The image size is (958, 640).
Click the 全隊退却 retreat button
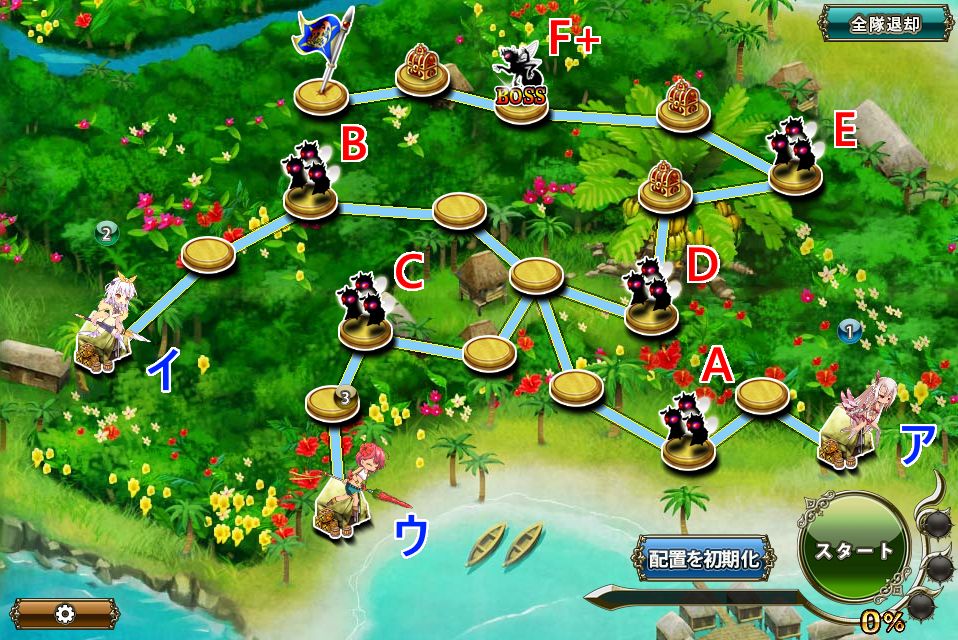pos(885,22)
